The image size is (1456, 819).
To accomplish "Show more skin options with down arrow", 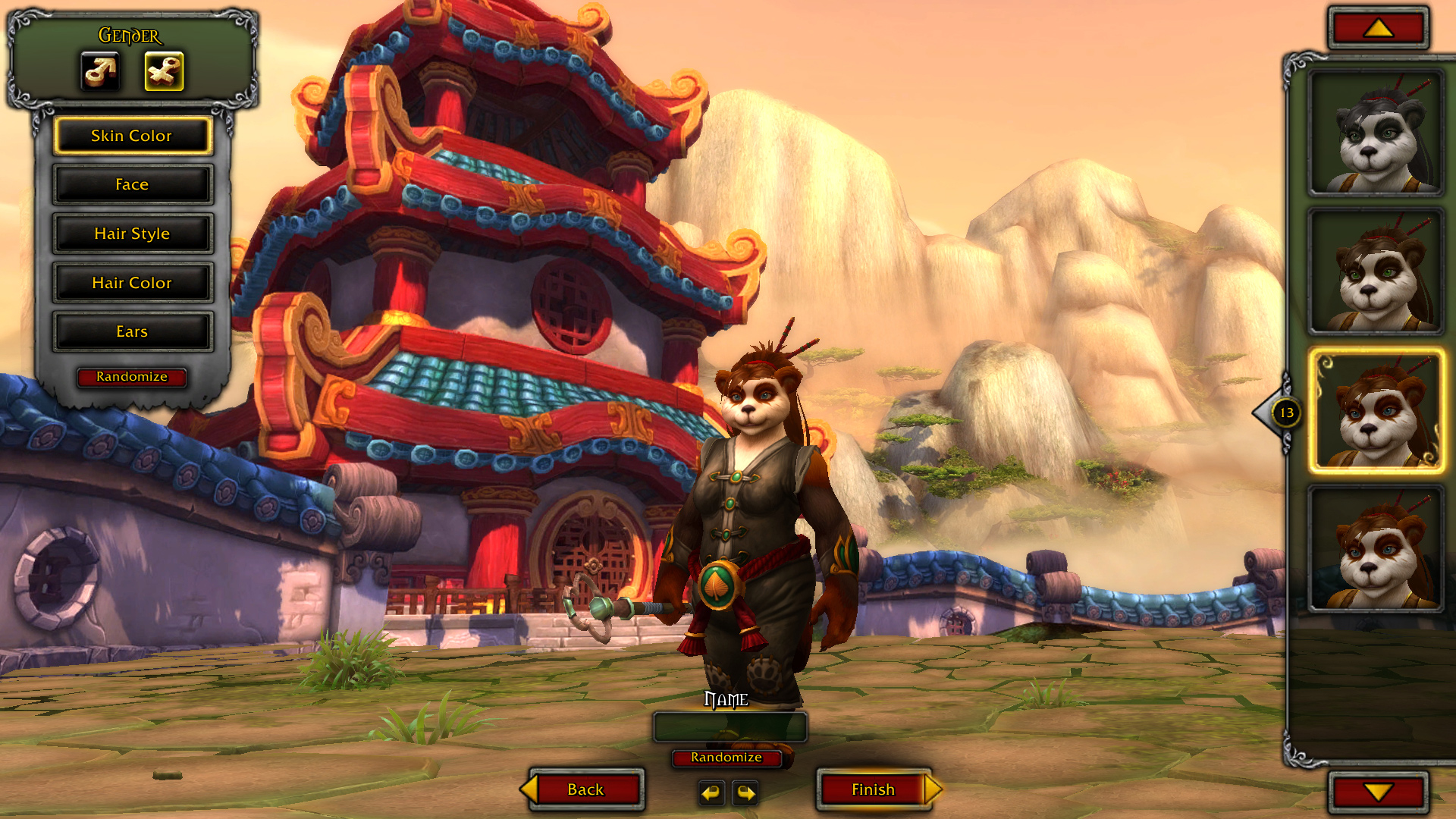I will [1378, 792].
